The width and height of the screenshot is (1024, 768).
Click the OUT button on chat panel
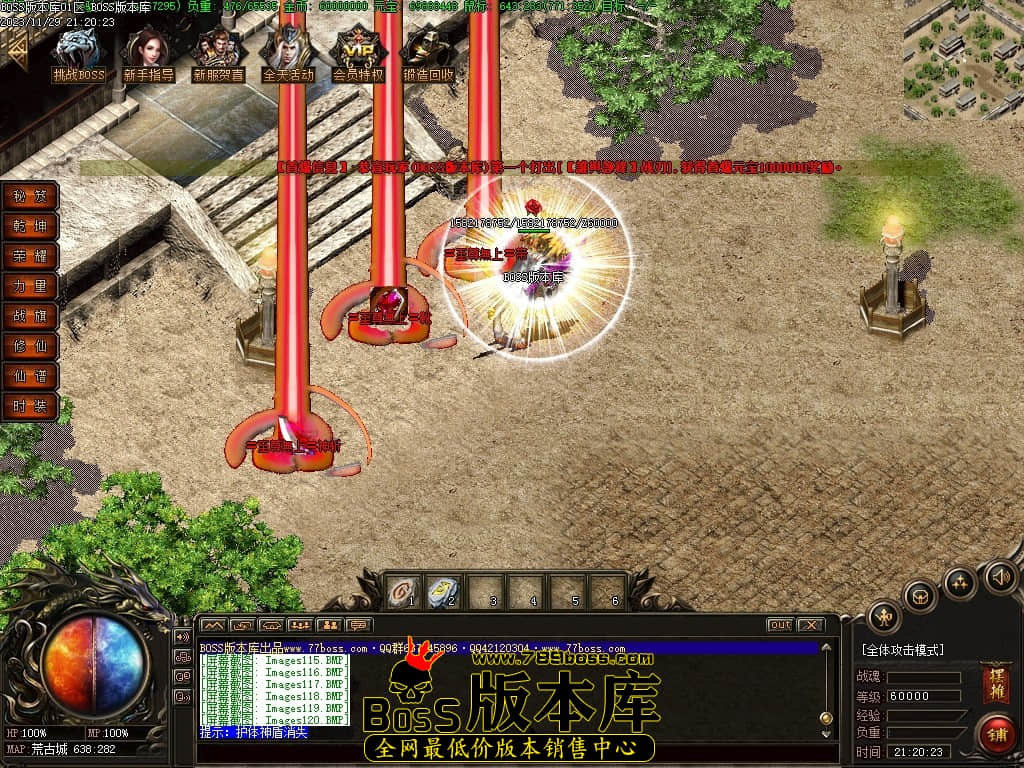tap(780, 625)
